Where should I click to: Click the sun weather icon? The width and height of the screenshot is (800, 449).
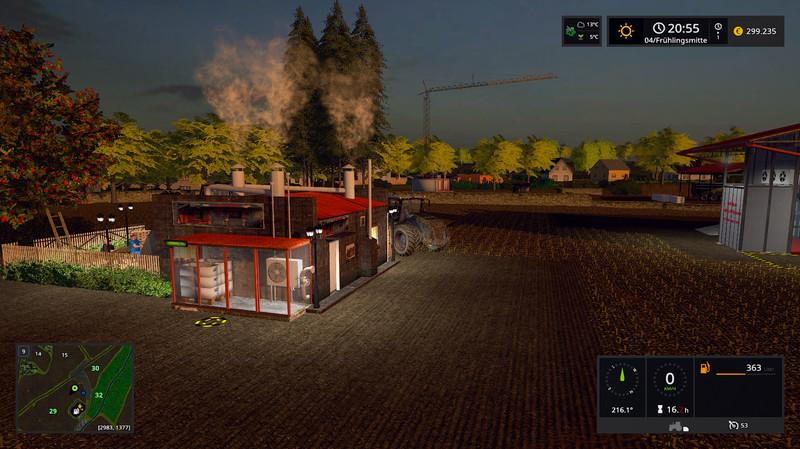click(626, 31)
